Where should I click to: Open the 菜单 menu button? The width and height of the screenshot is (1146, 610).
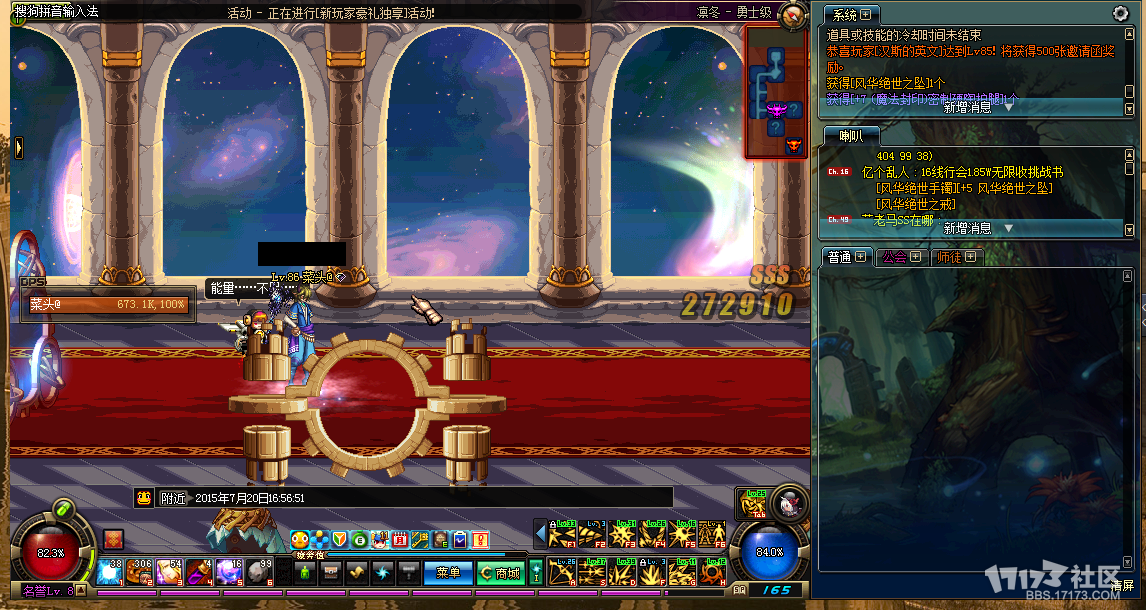coord(448,573)
